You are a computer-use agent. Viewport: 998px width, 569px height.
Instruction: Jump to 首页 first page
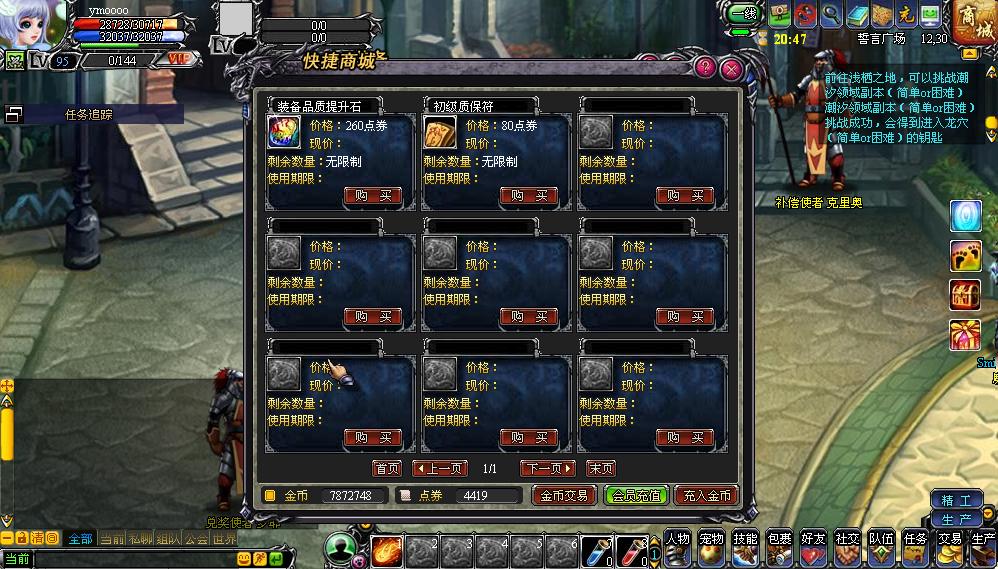click(x=387, y=468)
